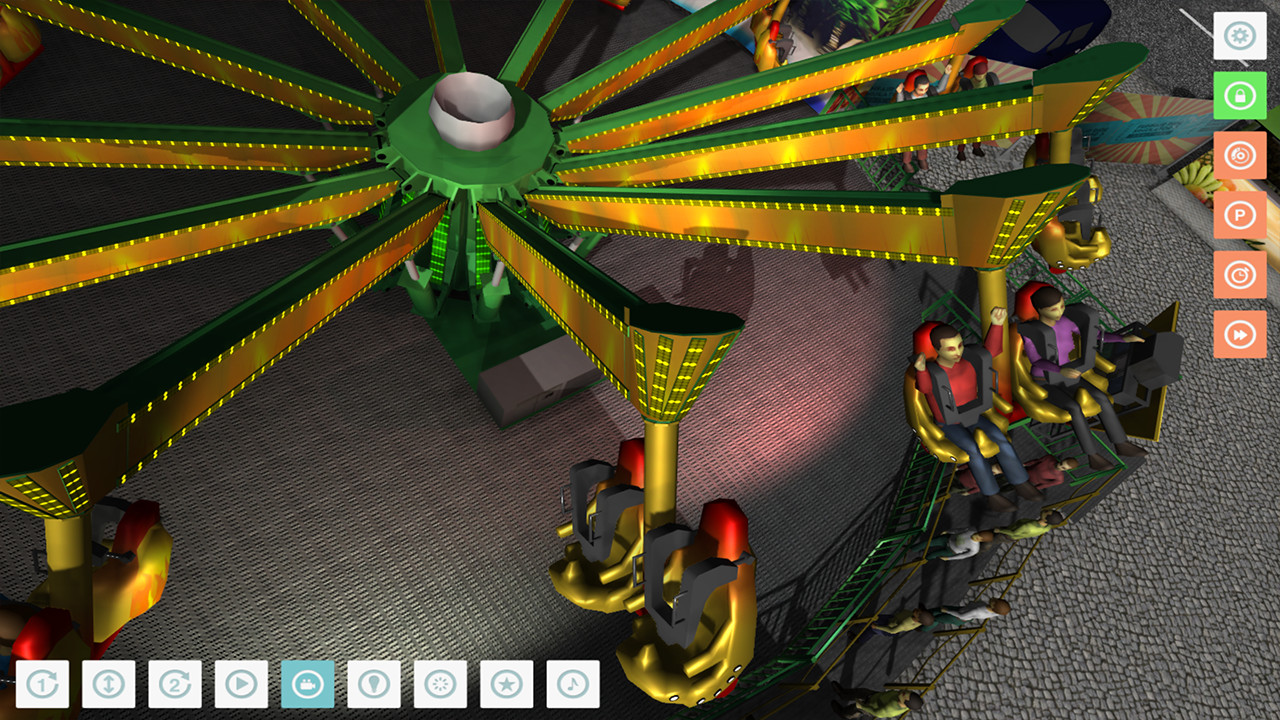The image size is (1280, 720).
Task: Reset the ride using the clock button
Action: (1240, 275)
